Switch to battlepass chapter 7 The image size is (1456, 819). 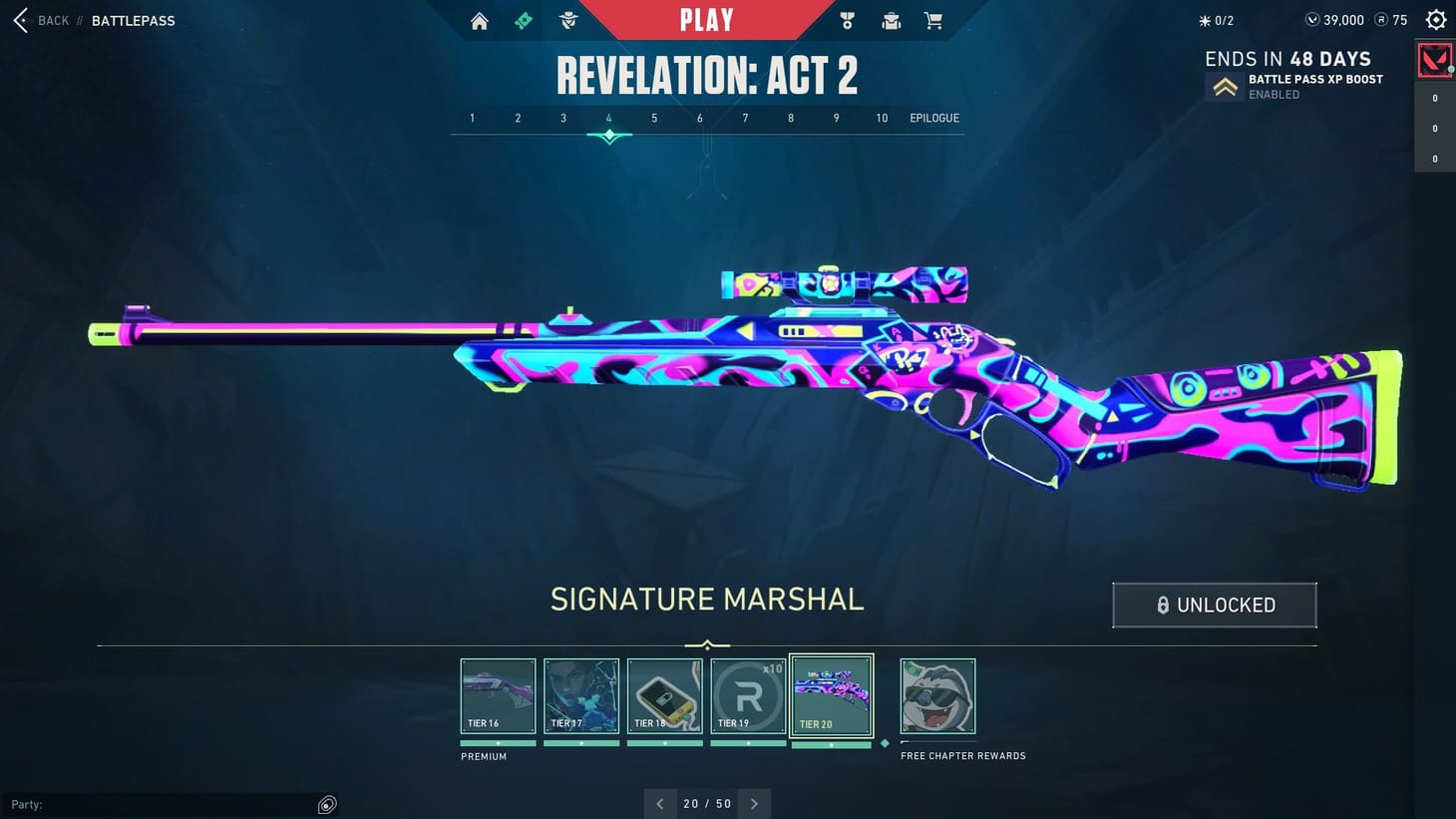[745, 118]
